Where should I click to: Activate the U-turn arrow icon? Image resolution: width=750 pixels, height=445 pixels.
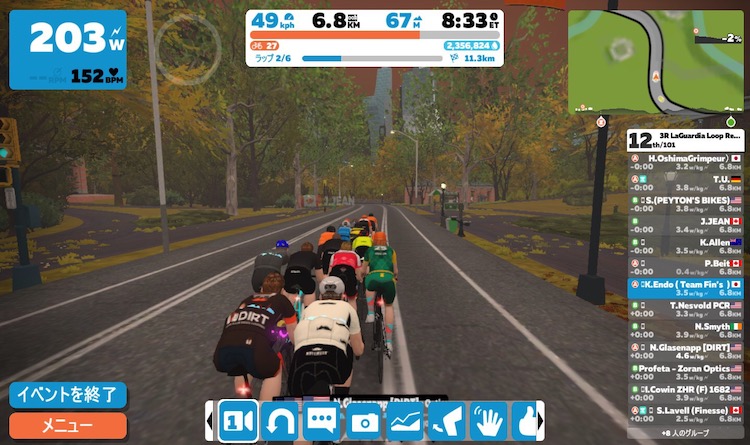(x=280, y=421)
